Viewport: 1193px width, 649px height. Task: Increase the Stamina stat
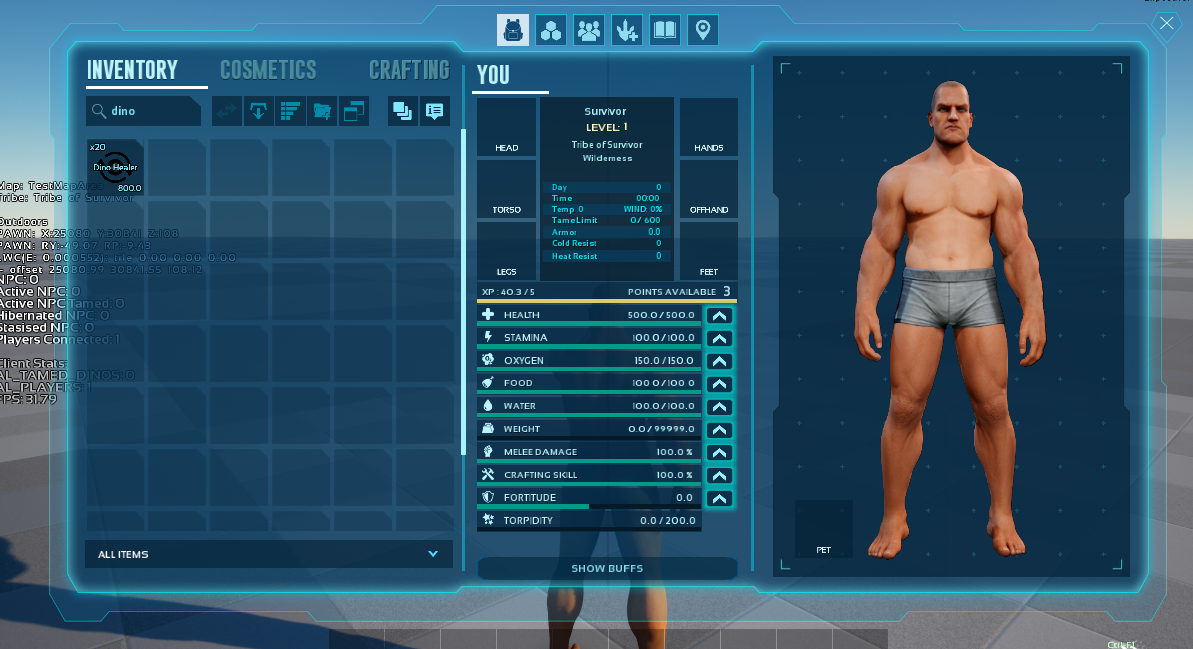pos(719,338)
